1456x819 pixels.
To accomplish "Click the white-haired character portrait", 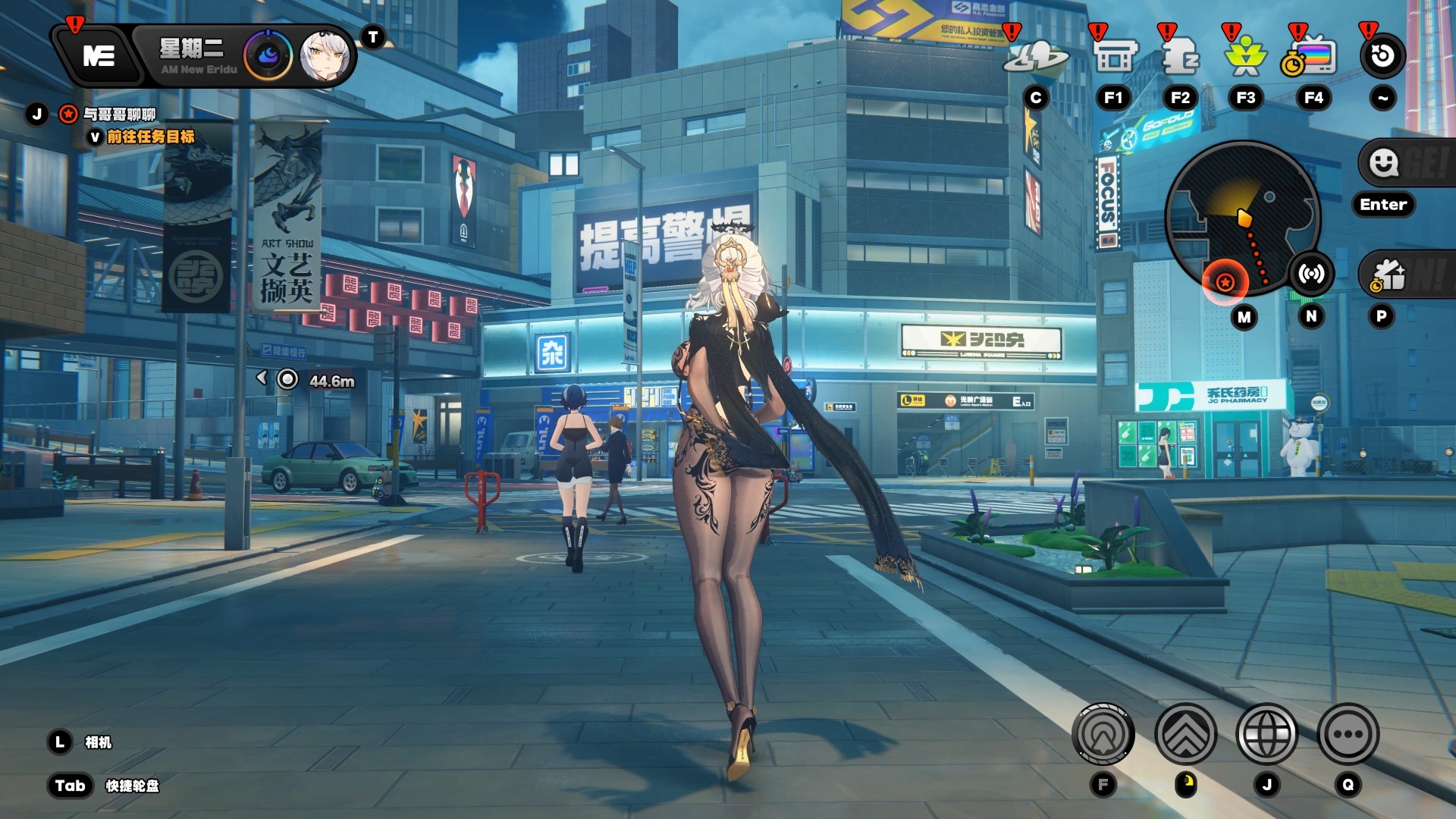I will [325, 56].
